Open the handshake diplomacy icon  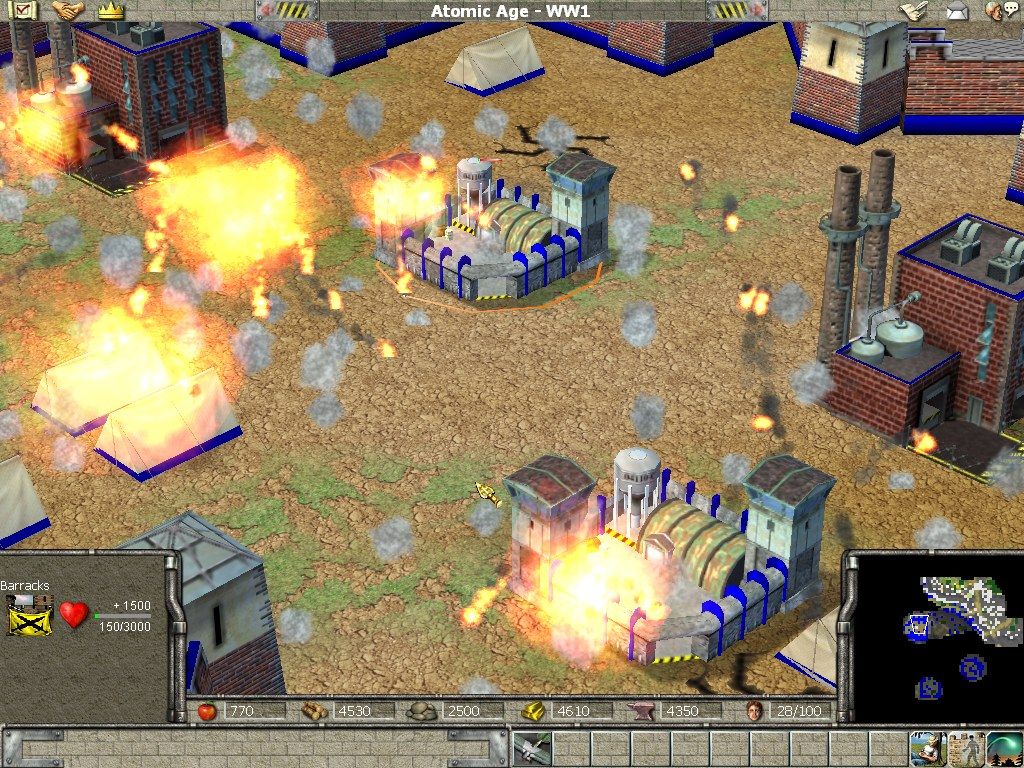68,11
